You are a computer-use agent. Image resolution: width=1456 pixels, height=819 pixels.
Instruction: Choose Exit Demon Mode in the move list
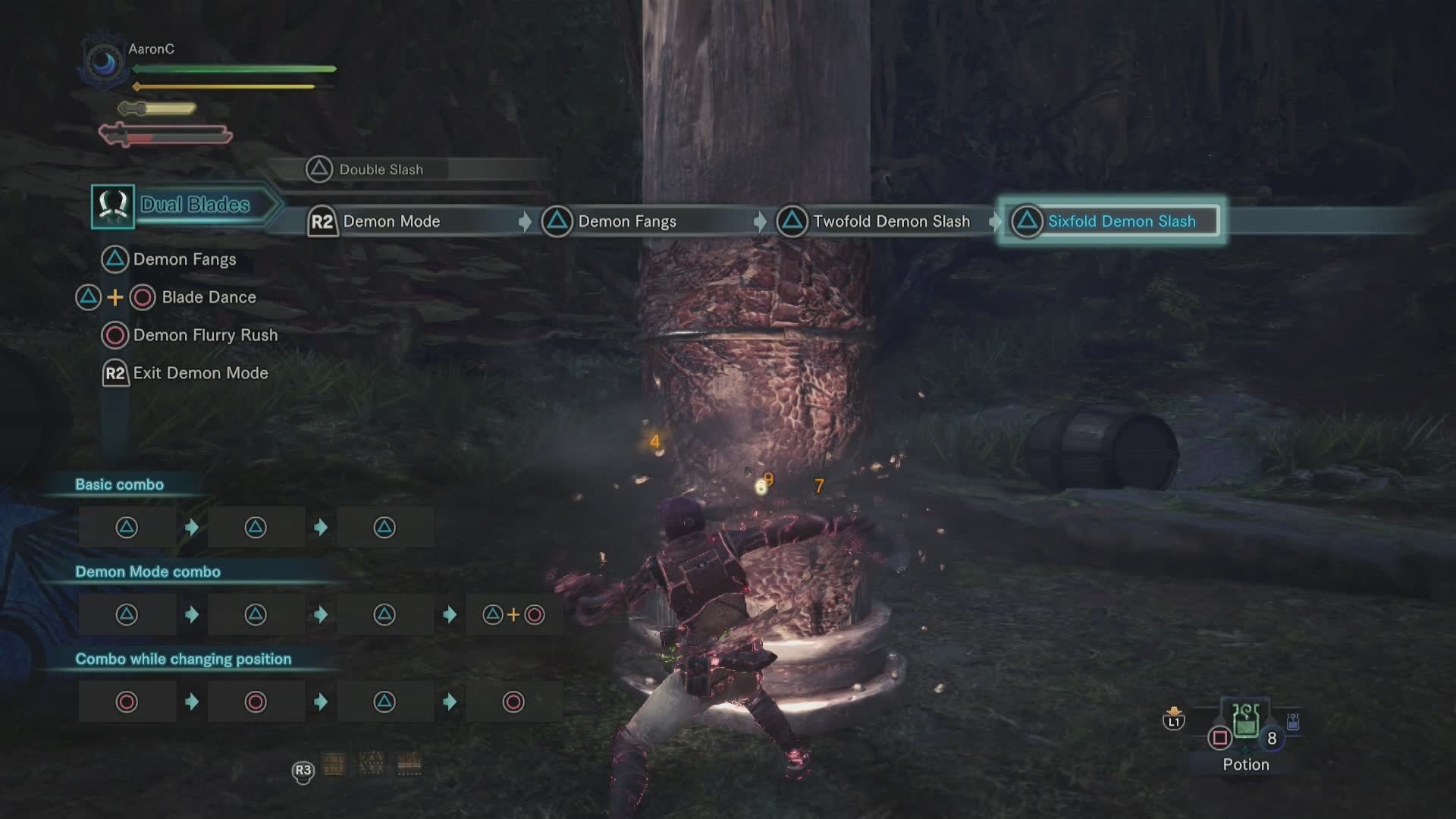[x=200, y=373]
